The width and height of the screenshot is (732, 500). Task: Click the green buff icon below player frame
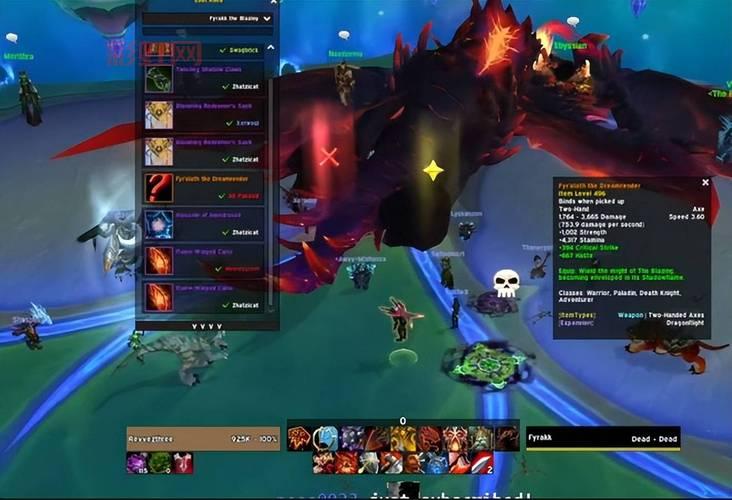(160, 463)
